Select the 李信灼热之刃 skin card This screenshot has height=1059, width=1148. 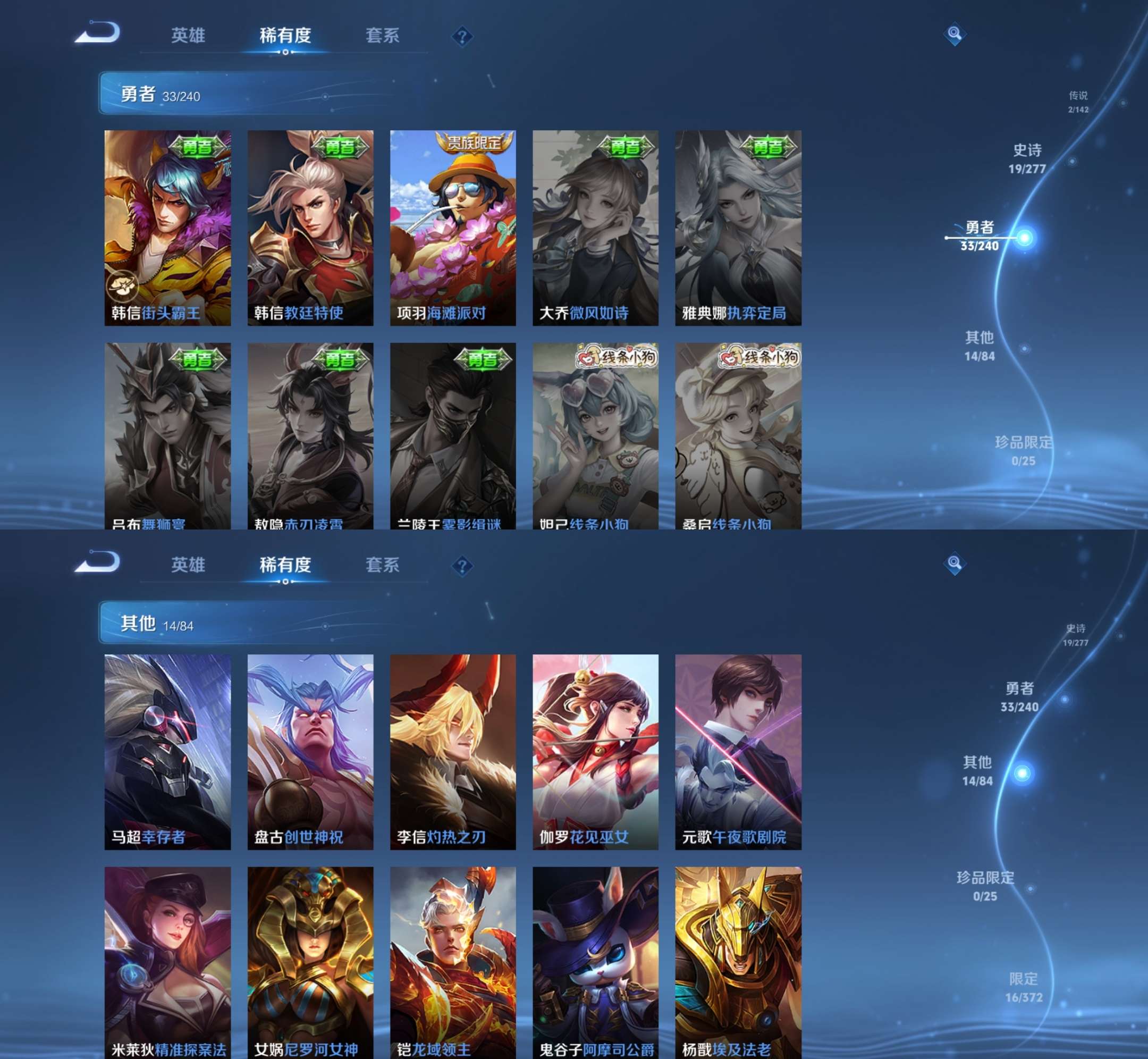click(x=452, y=751)
